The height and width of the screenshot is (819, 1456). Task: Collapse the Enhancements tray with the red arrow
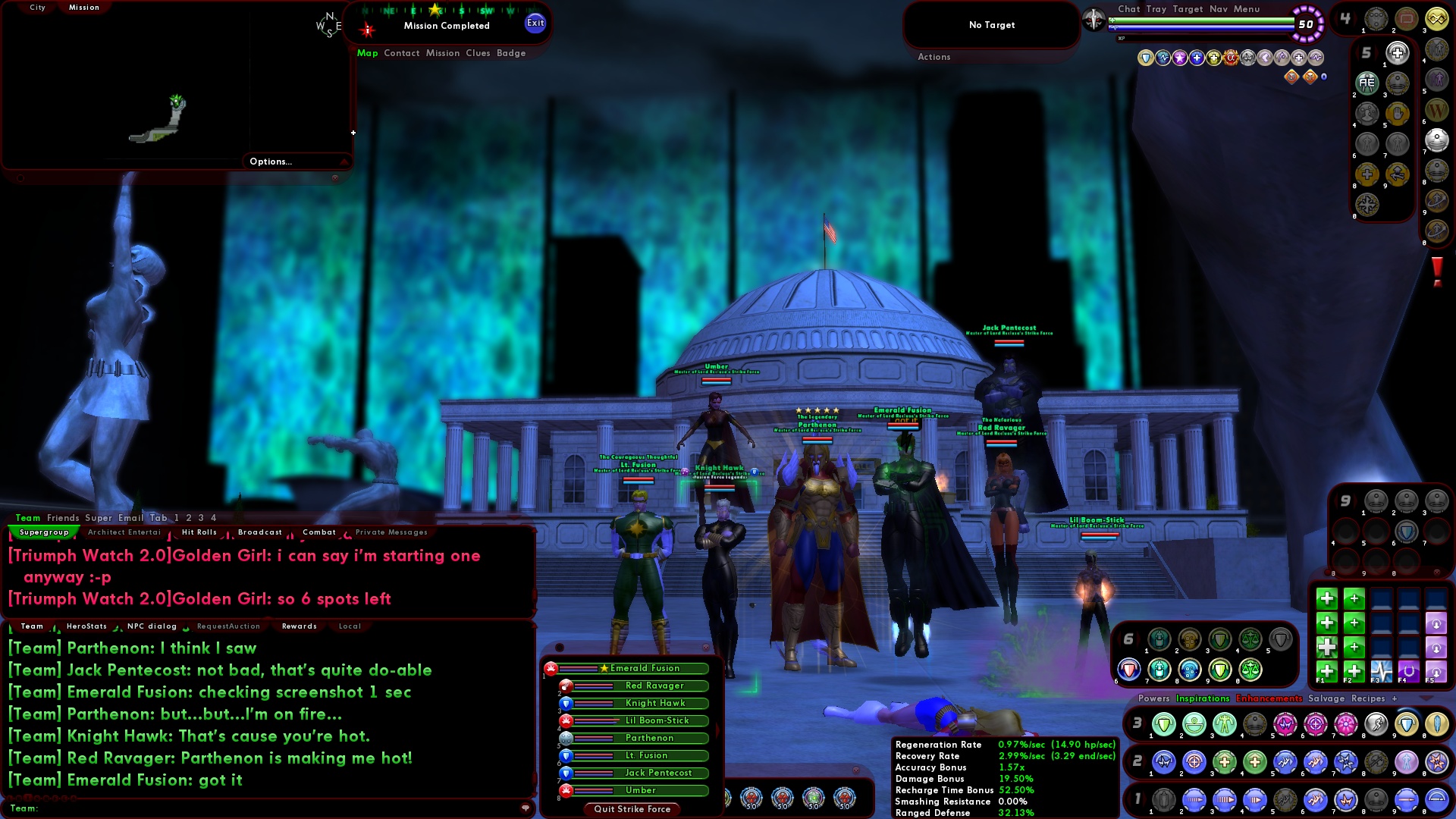tap(1425, 698)
